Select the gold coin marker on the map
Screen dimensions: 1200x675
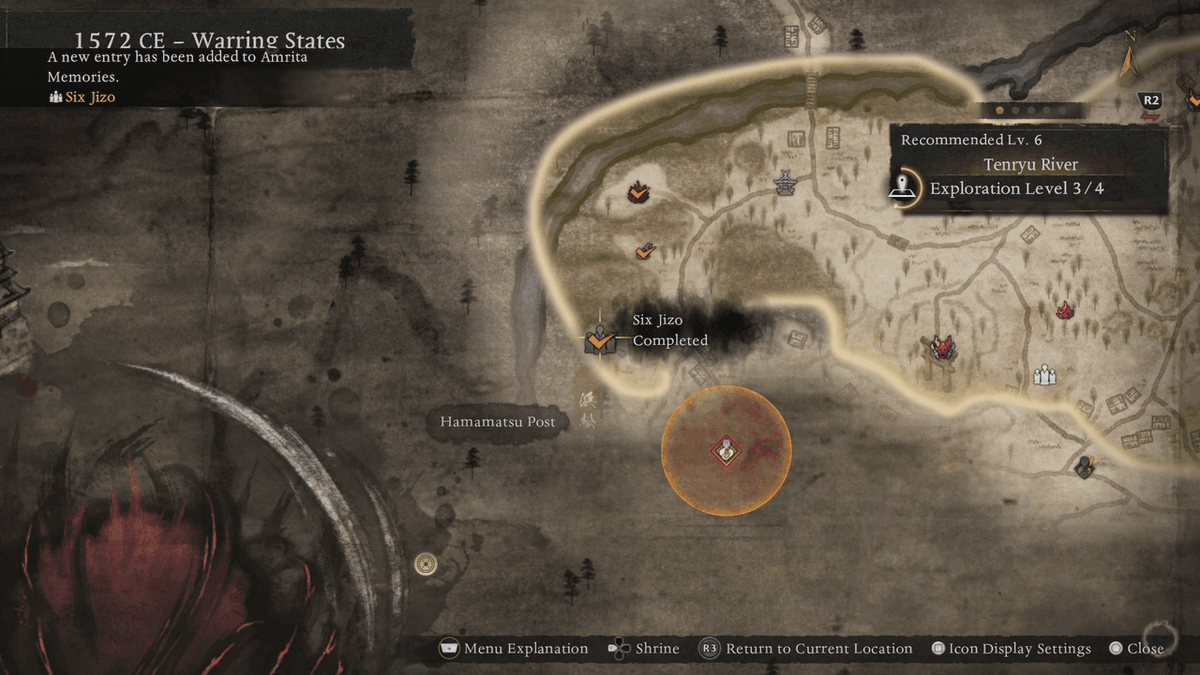(x=424, y=565)
